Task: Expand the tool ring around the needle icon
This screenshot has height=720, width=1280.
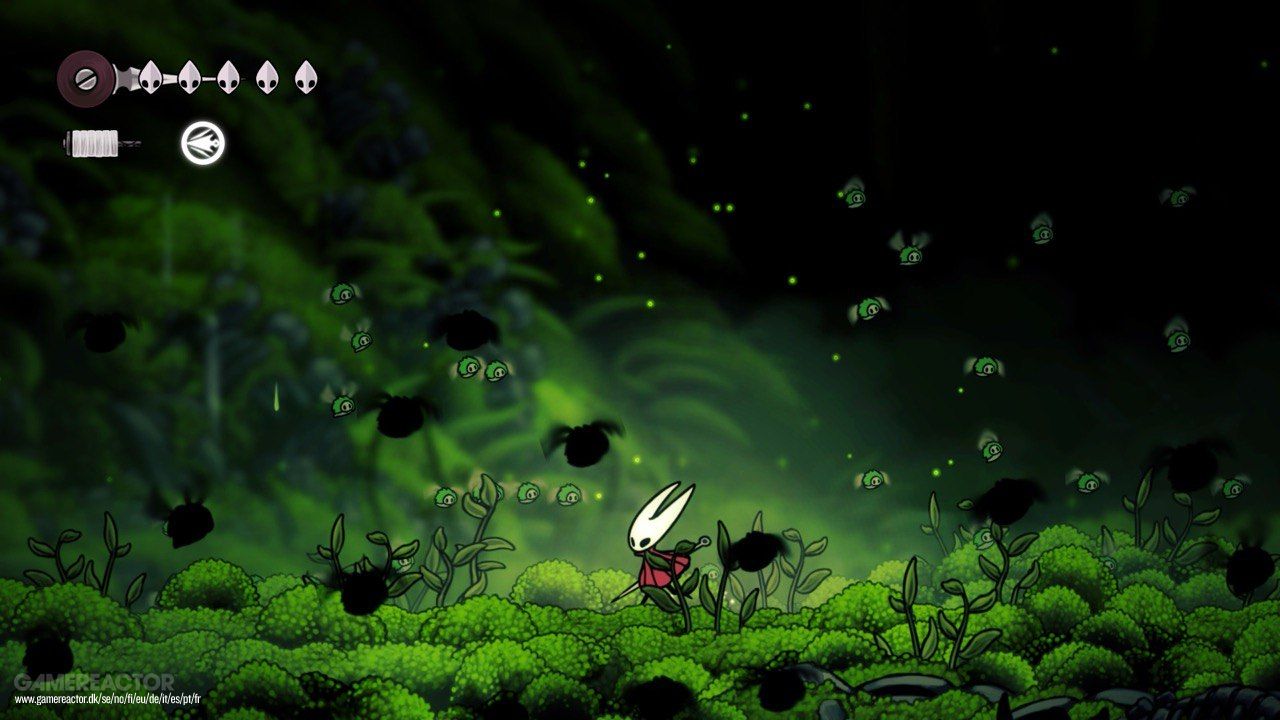Action: [202, 143]
